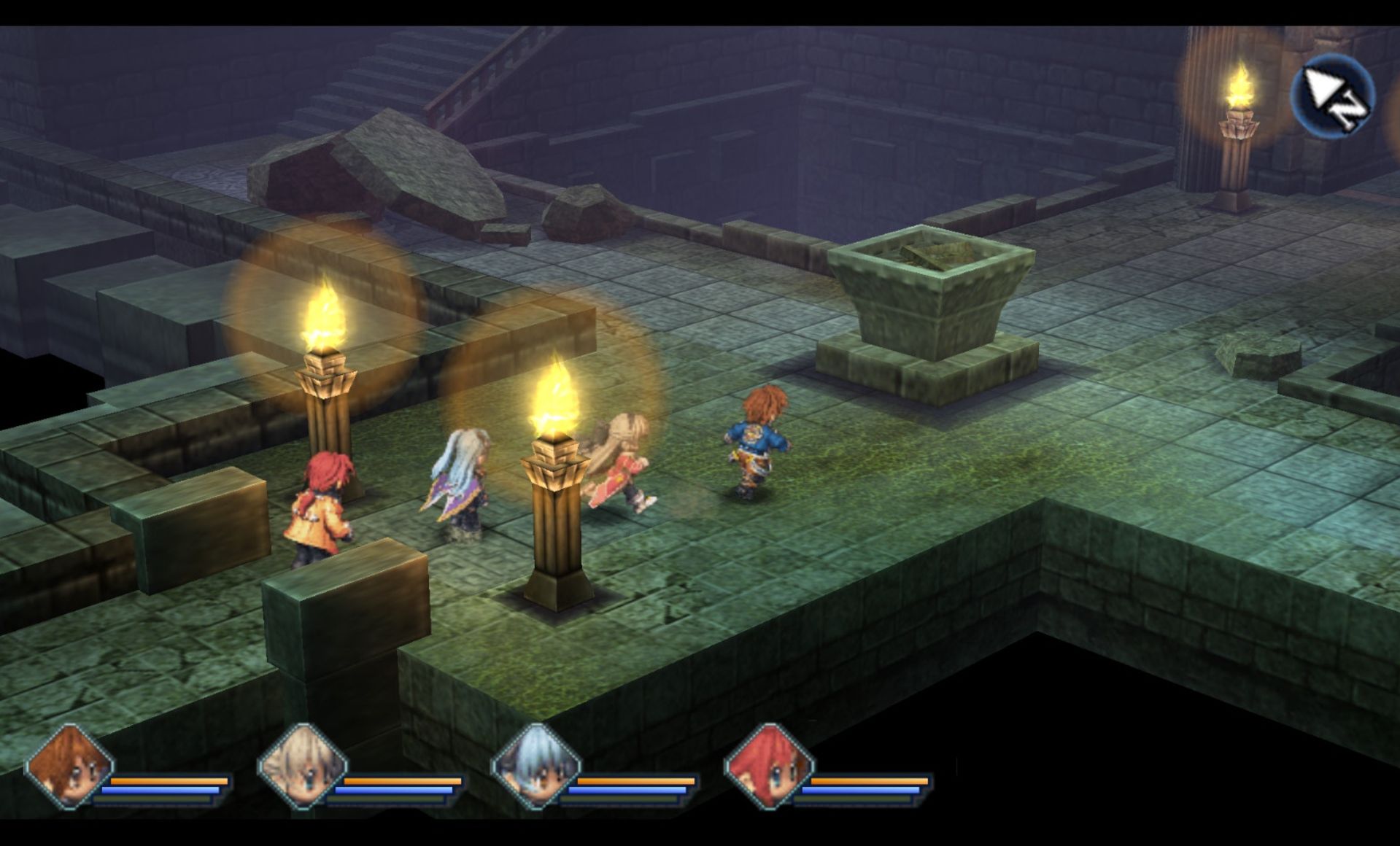Pick the red-haired character's portrait
Viewport: 1400px width, 846px height.
click(x=767, y=767)
